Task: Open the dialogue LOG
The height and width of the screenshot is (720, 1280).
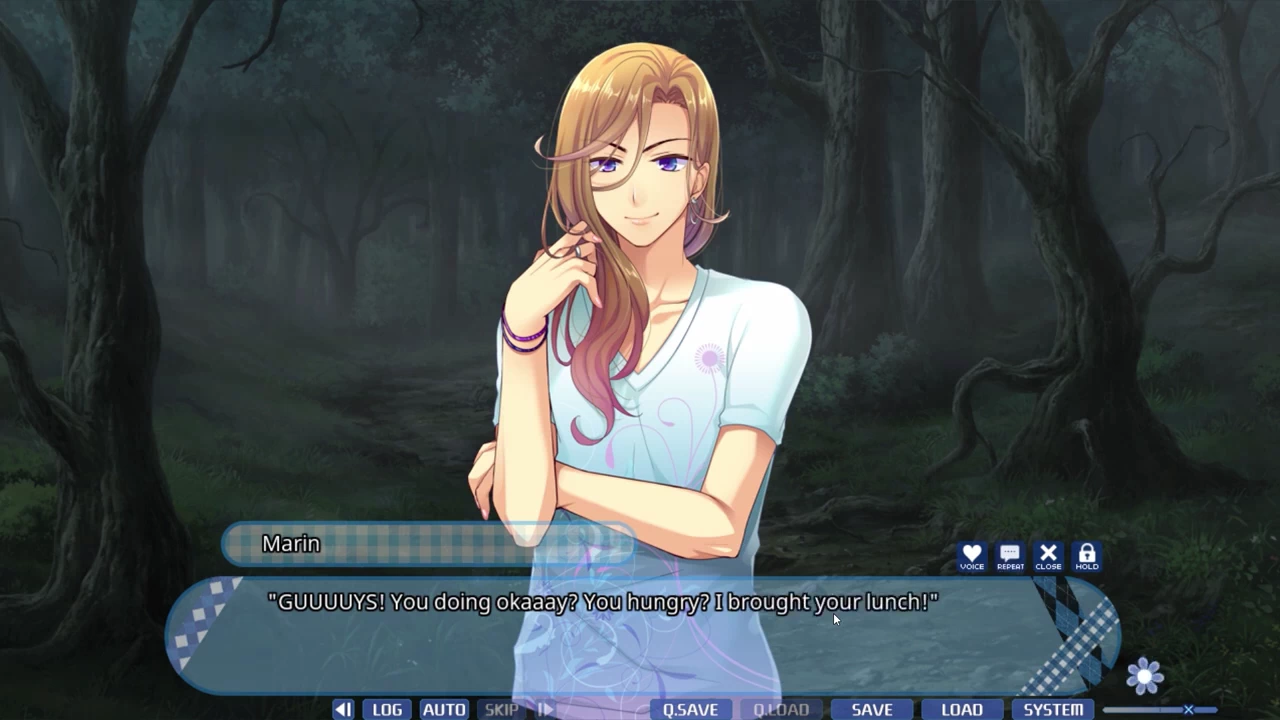Action: point(387,710)
